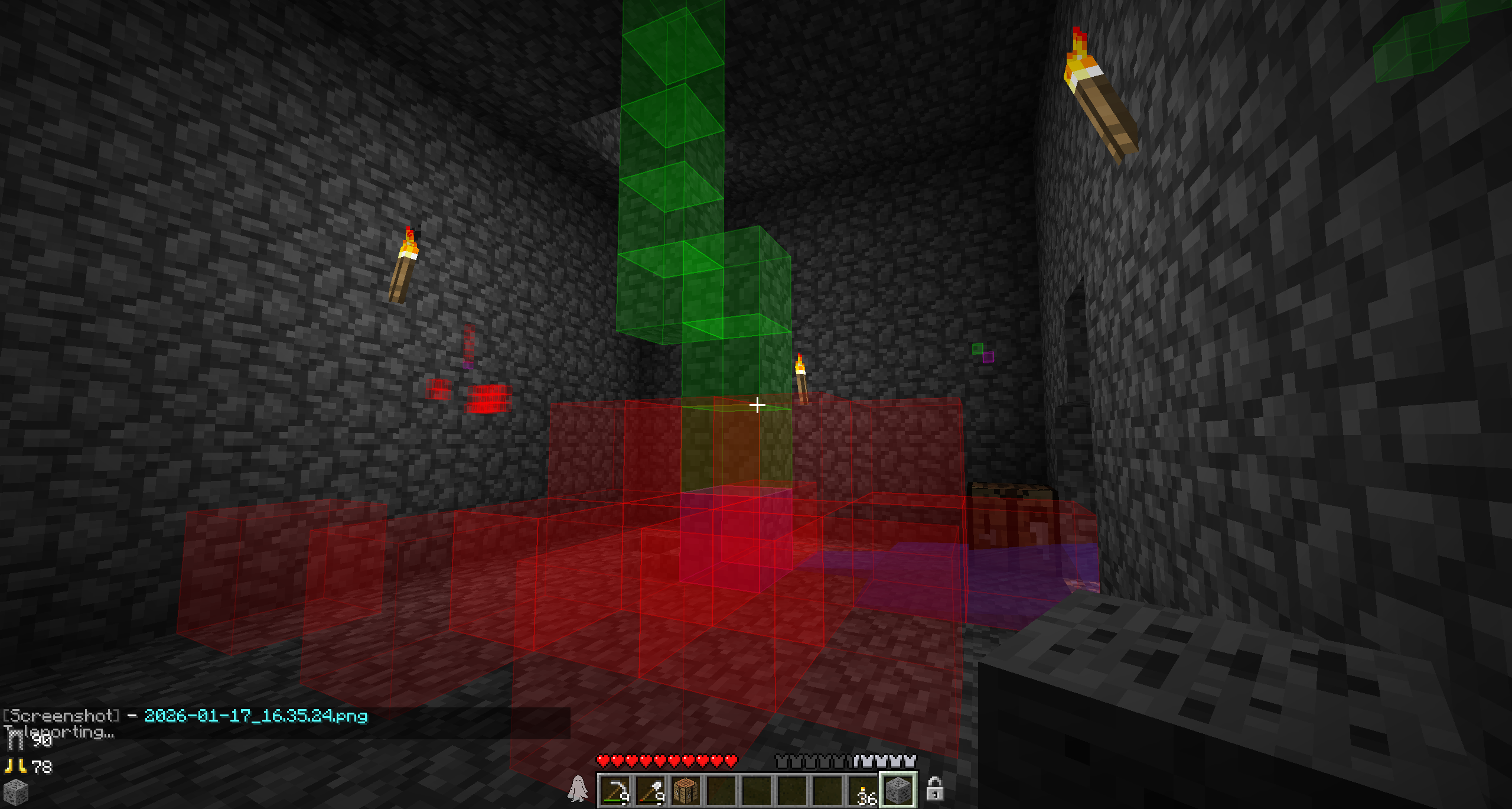Image resolution: width=1512 pixels, height=809 pixels.
Task: Select the shovel hotbar slot
Action: tap(650, 790)
